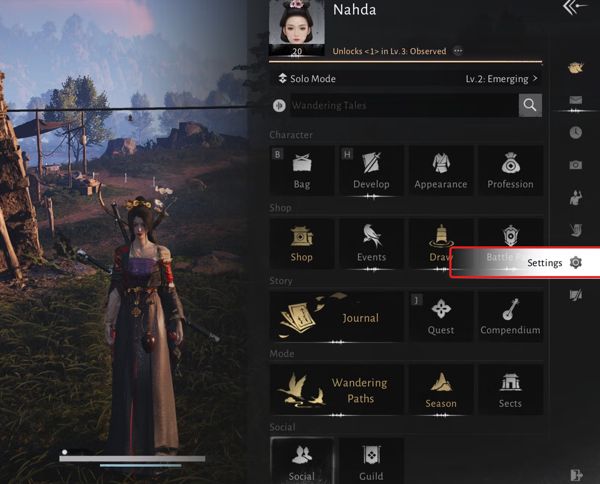The height and width of the screenshot is (484, 600).
Task: Open the Appearance menu
Action: point(440,170)
